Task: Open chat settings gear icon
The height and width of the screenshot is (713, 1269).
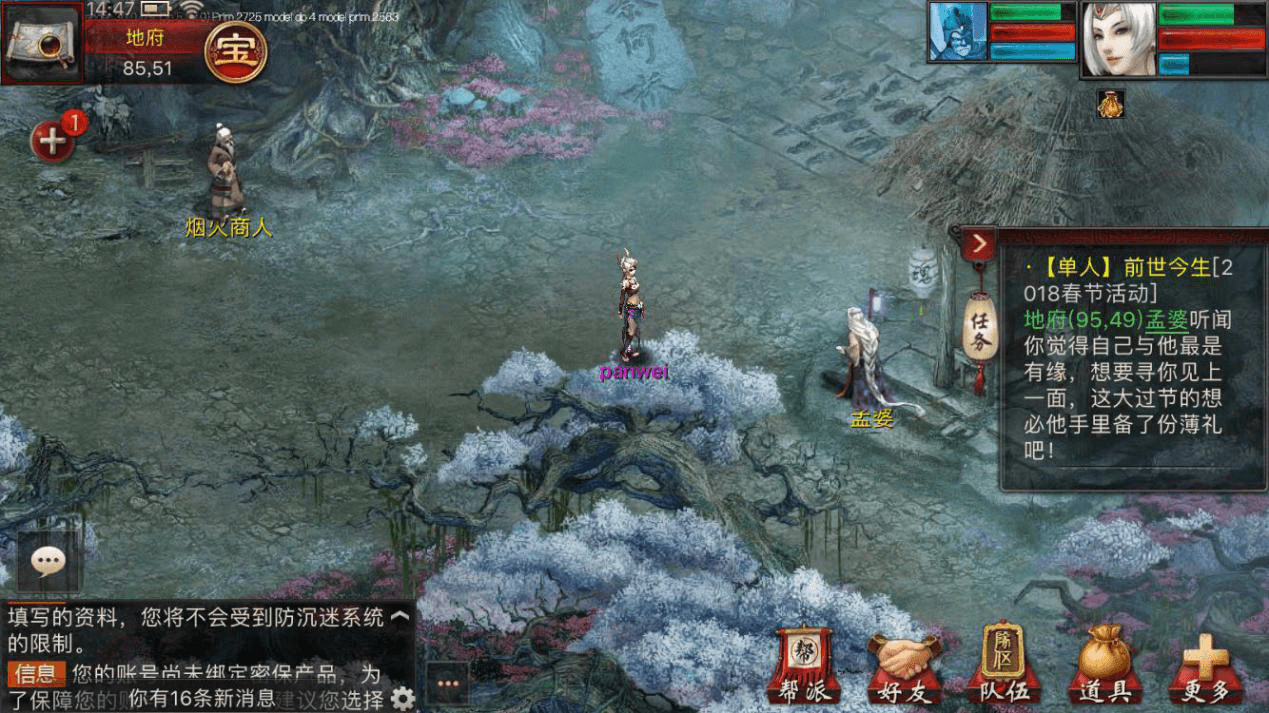Action: (403, 698)
